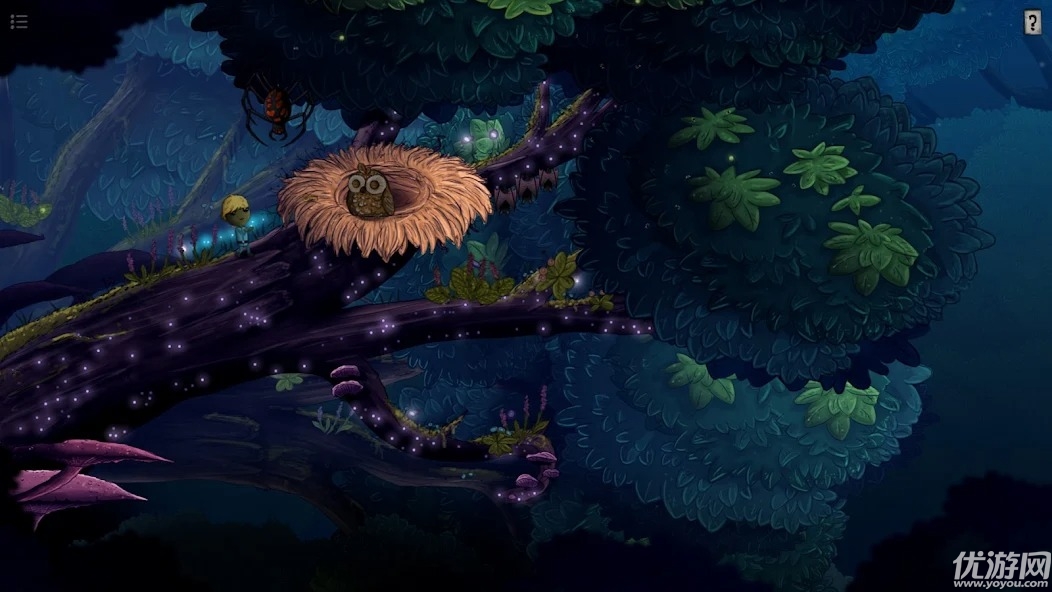Click the question mark hint button
1052x592 pixels.
click(1032, 23)
